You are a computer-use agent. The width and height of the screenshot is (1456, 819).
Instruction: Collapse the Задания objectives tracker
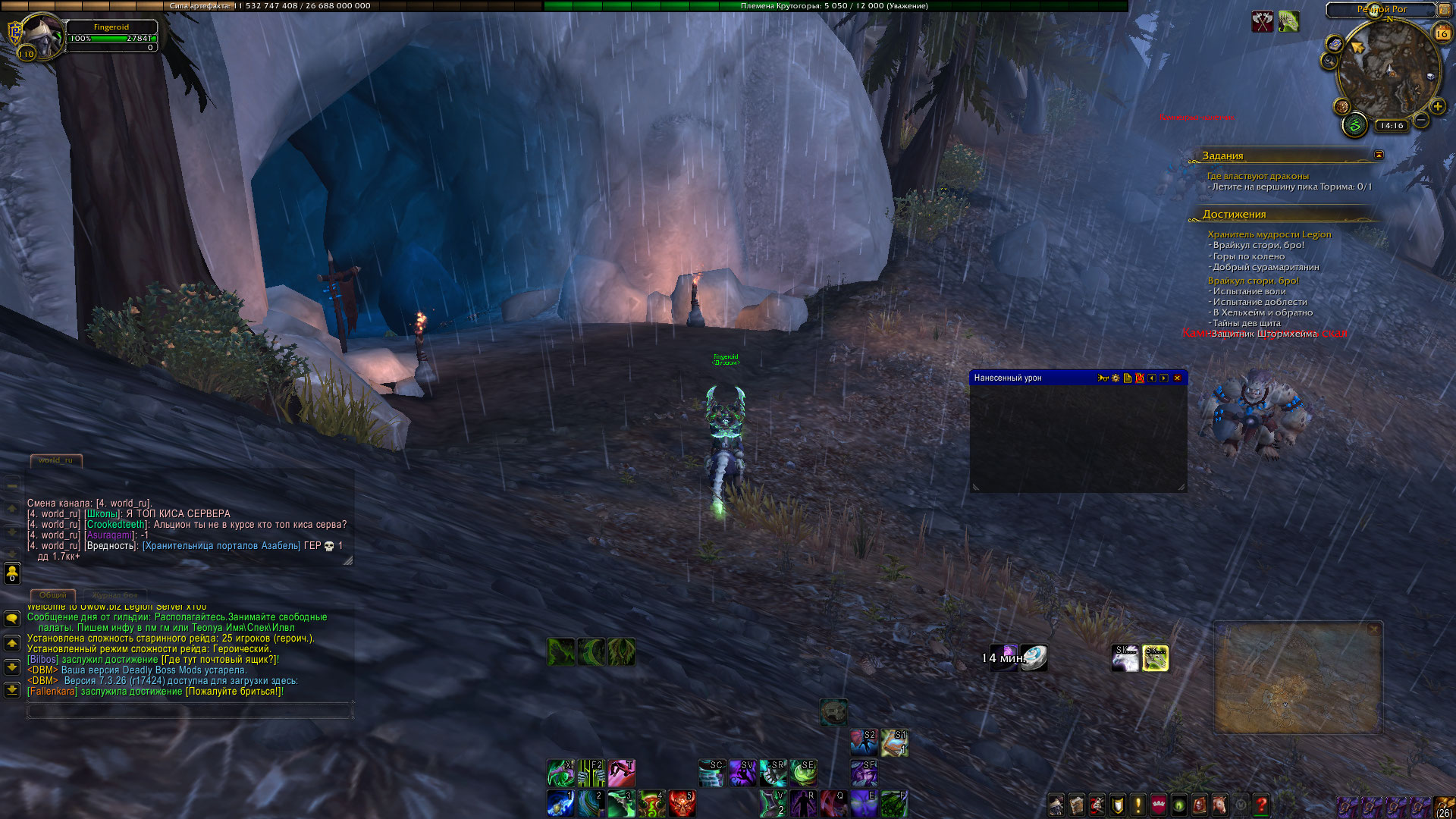pyautogui.click(x=1379, y=155)
